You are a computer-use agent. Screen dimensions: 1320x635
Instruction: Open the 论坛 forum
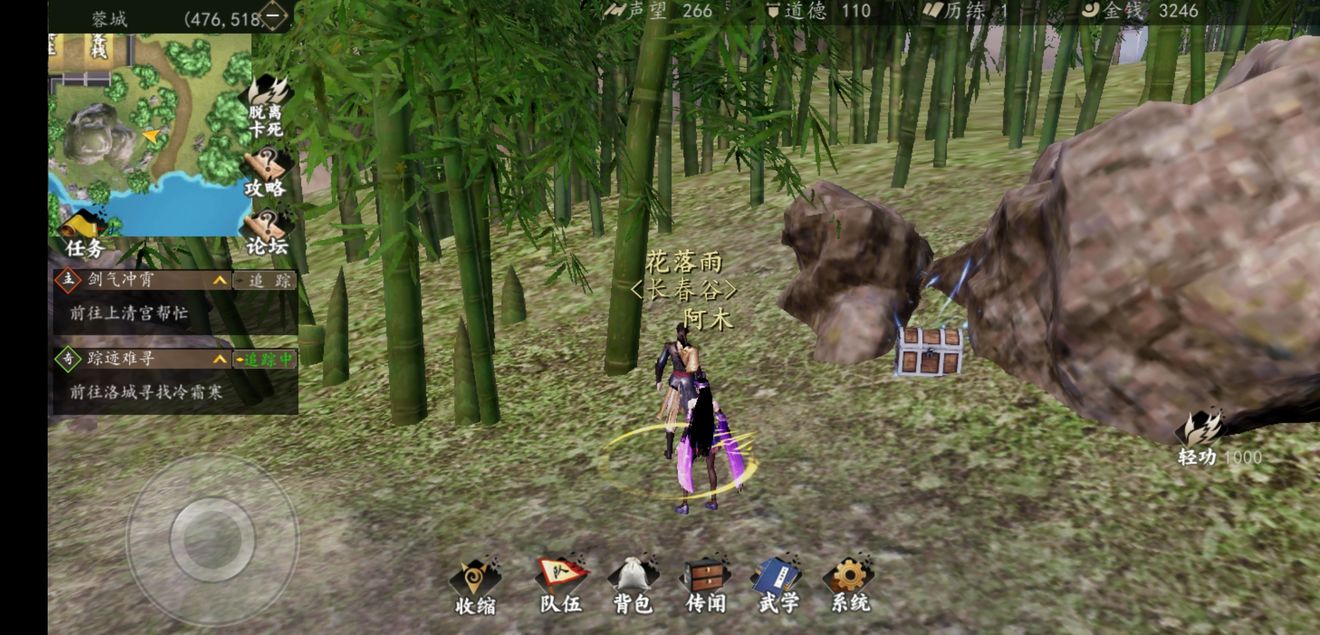pos(266,232)
